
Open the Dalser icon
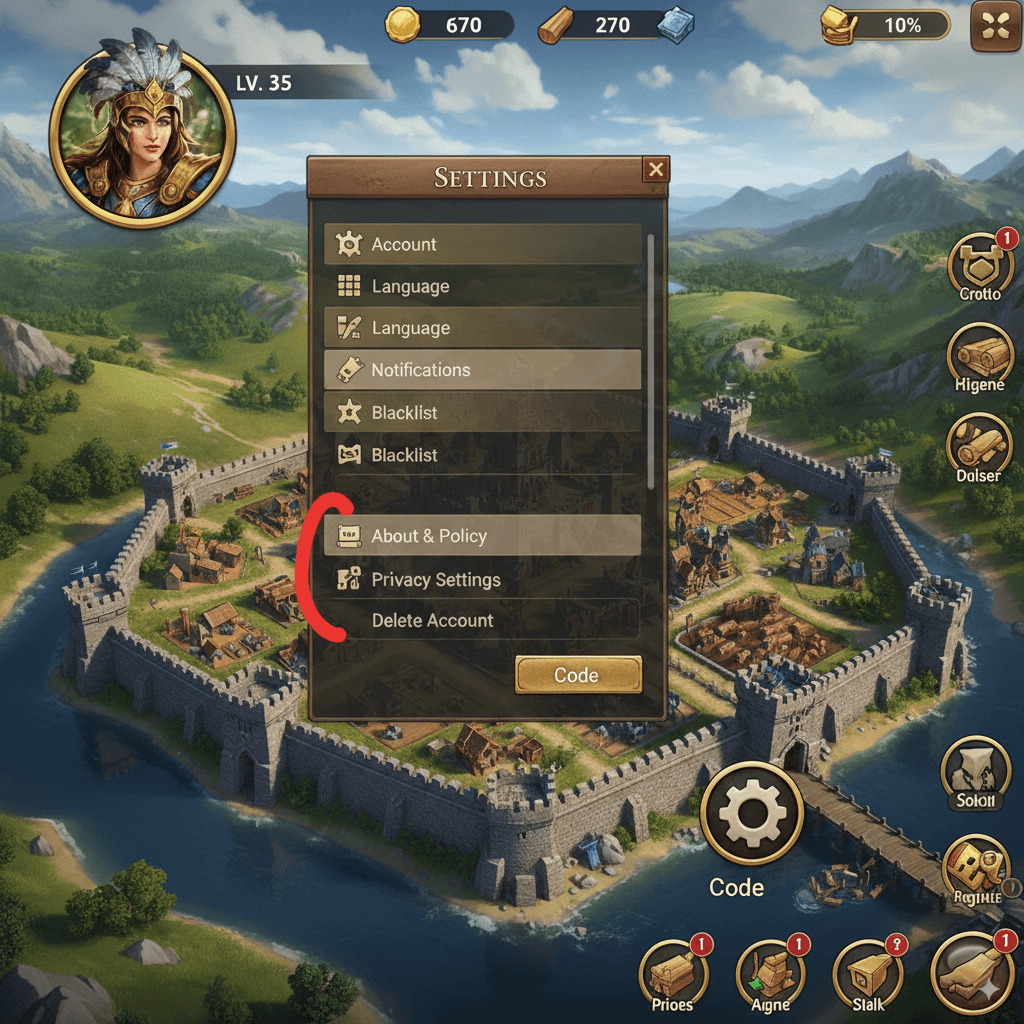coord(980,448)
